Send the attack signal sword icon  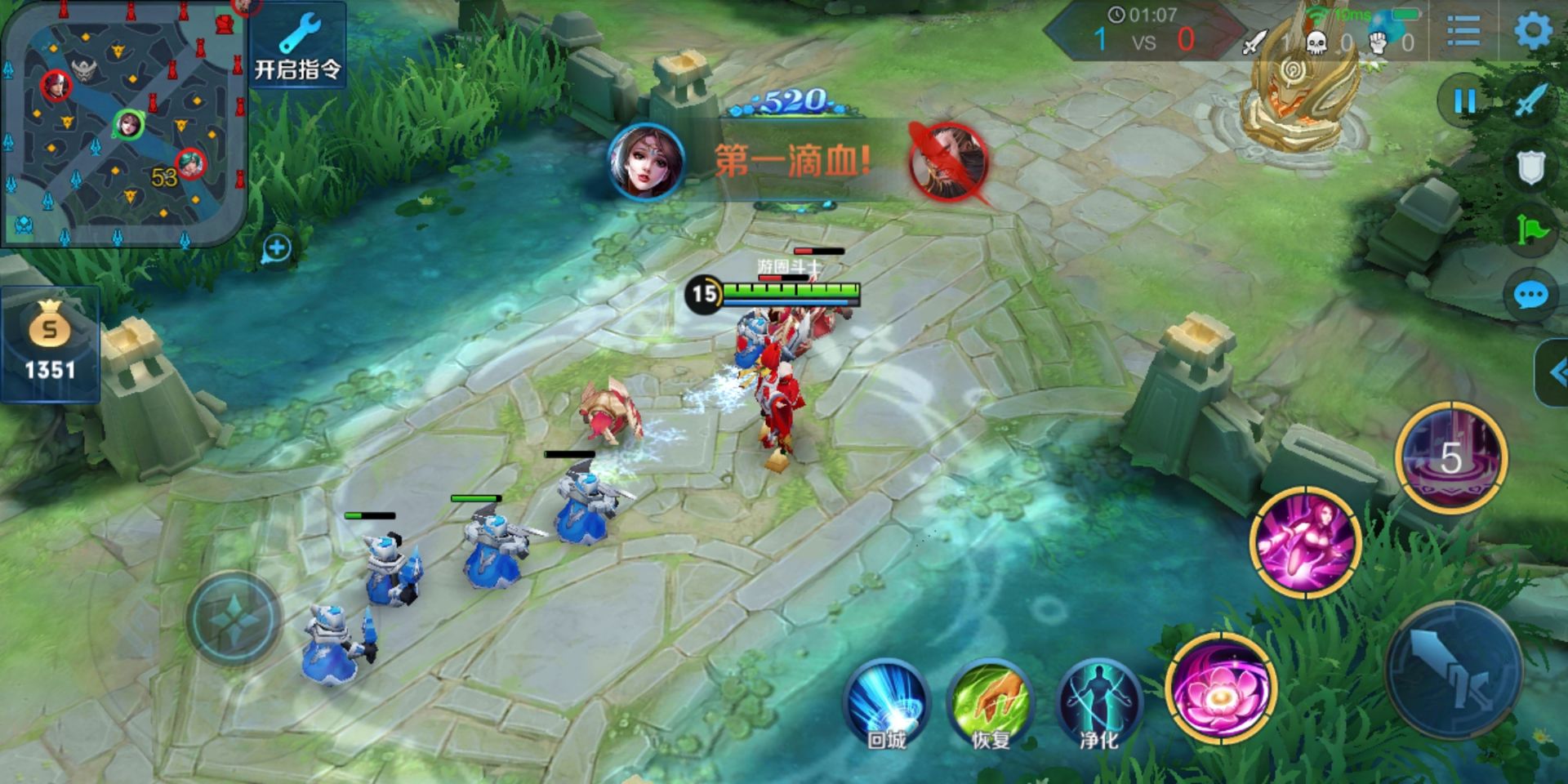pos(1531,102)
